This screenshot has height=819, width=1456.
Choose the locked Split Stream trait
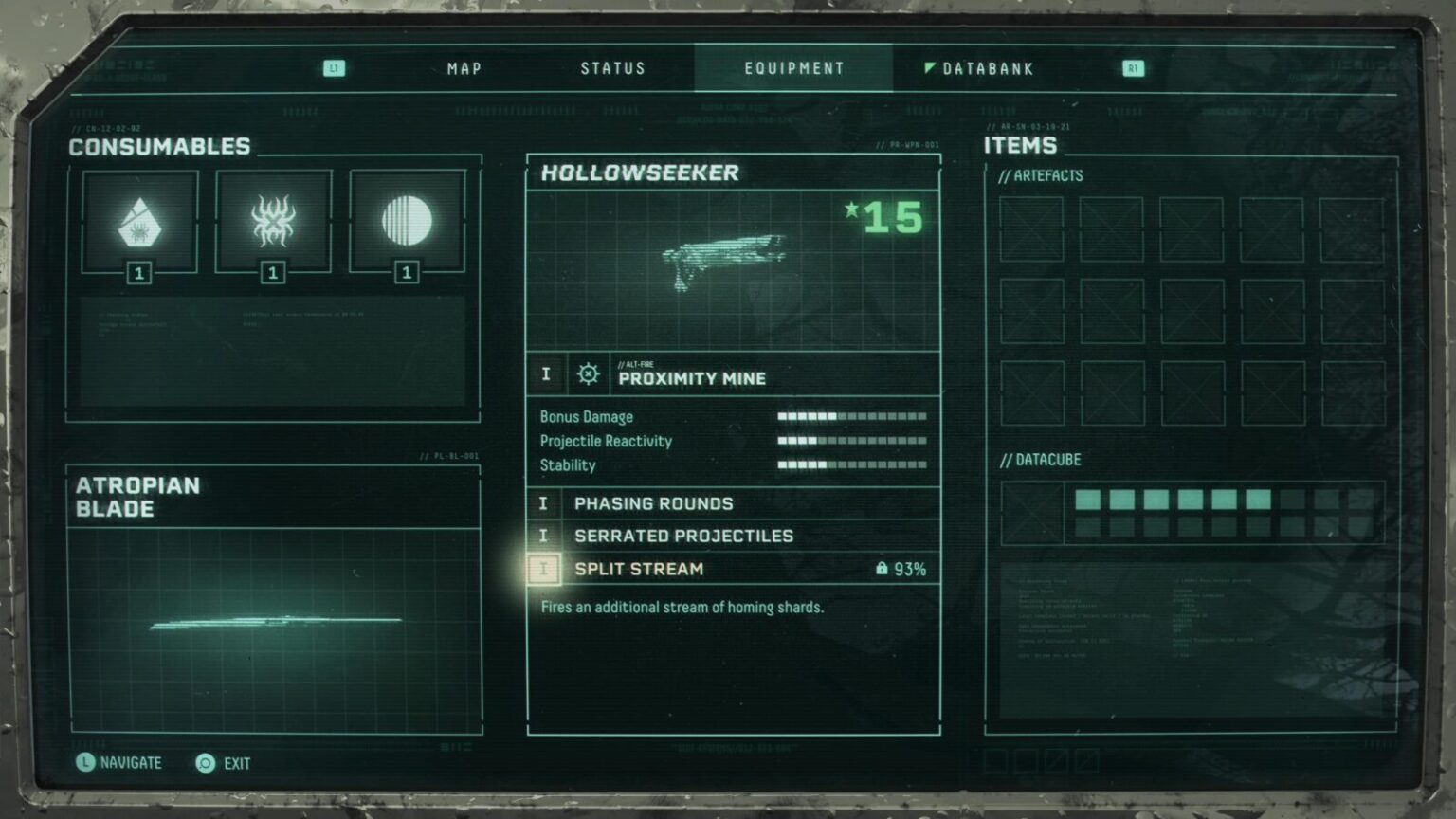click(733, 569)
